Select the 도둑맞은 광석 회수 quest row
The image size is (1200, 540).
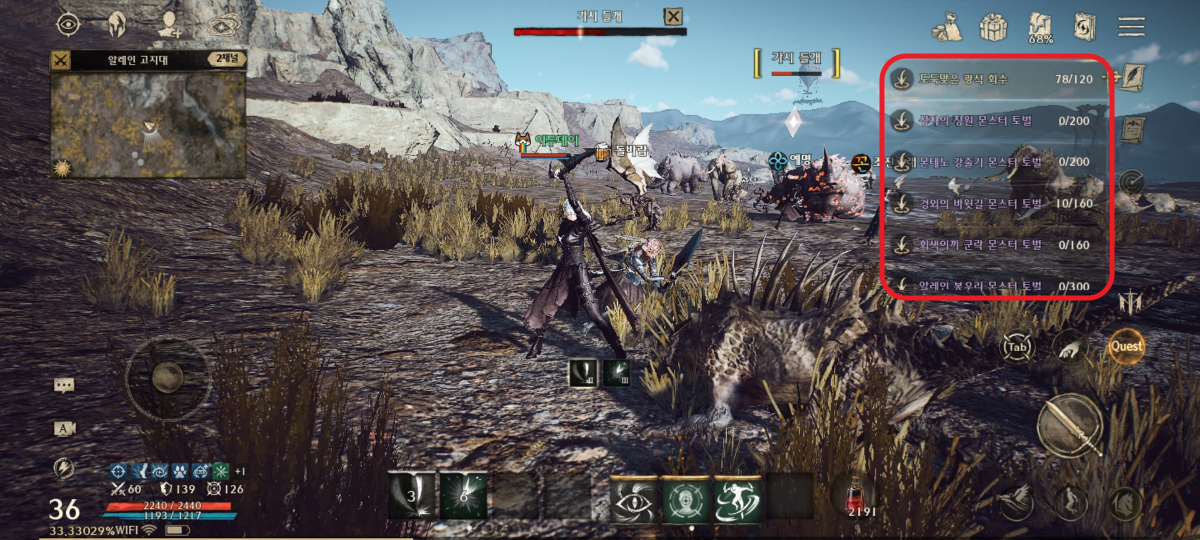(x=998, y=78)
